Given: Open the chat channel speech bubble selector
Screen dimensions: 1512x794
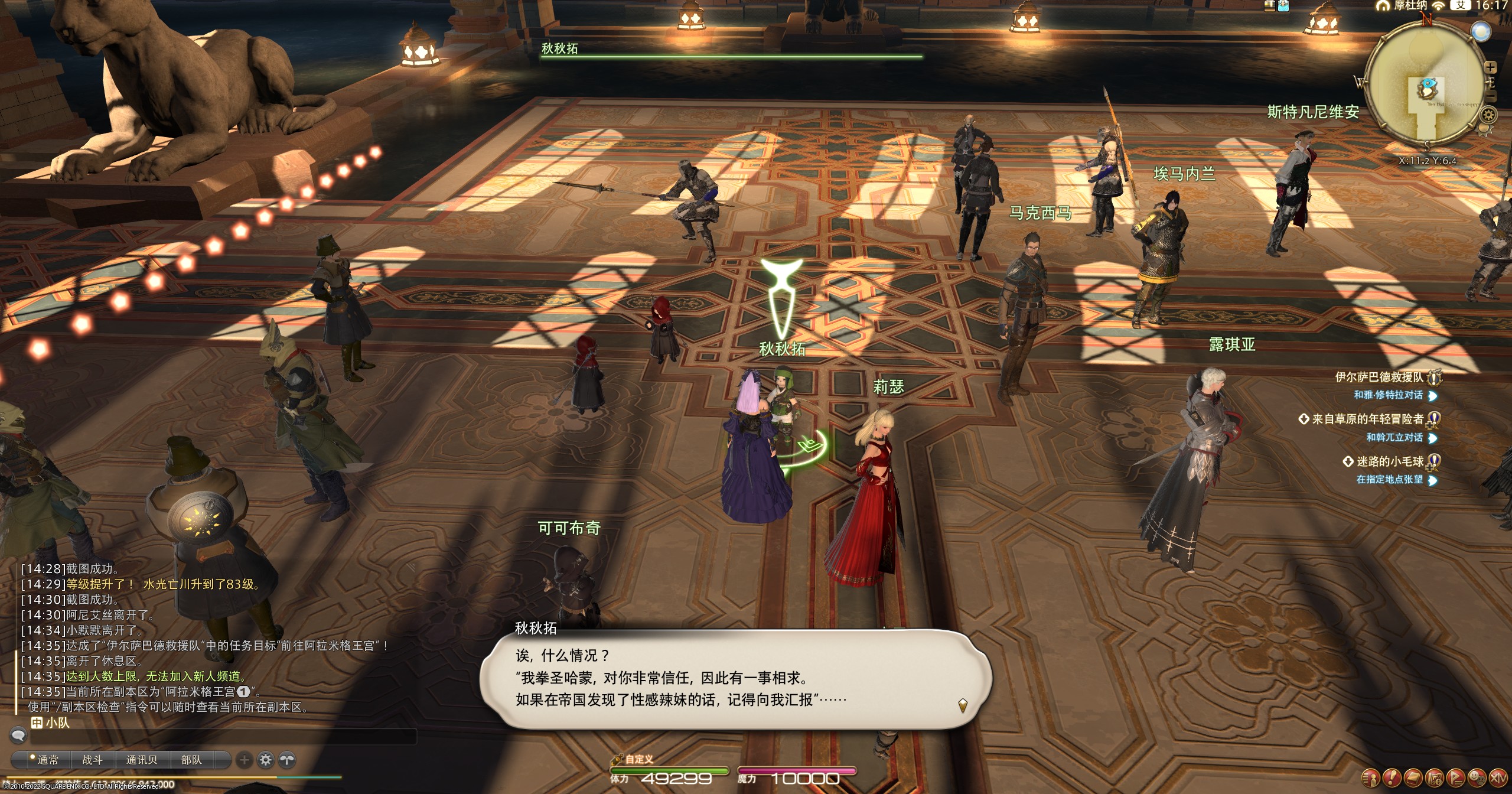Looking at the screenshot, I should pos(18,736).
